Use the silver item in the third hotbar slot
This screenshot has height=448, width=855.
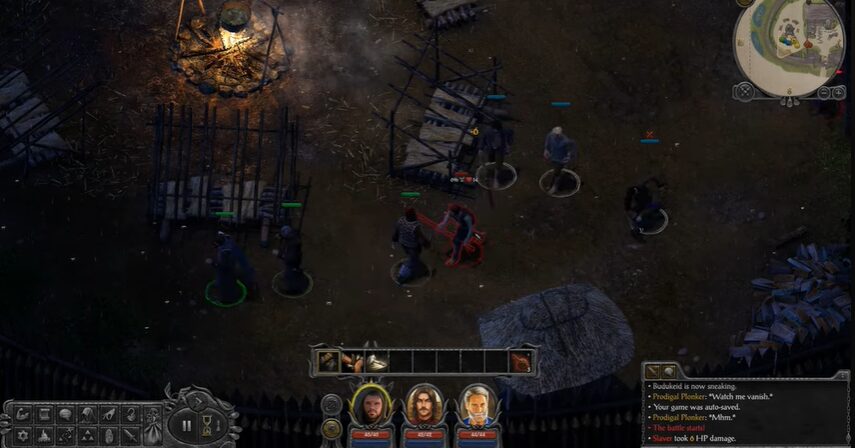pos(376,361)
